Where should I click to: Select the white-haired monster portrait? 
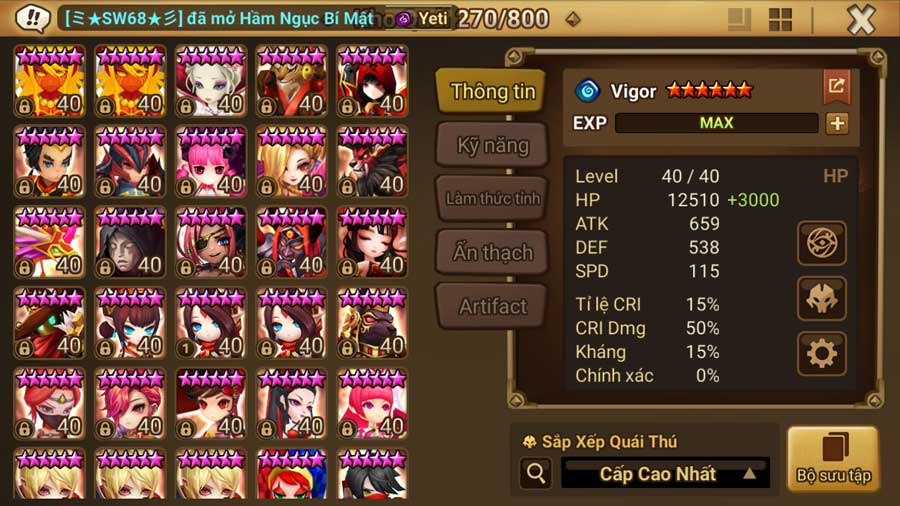click(x=211, y=81)
